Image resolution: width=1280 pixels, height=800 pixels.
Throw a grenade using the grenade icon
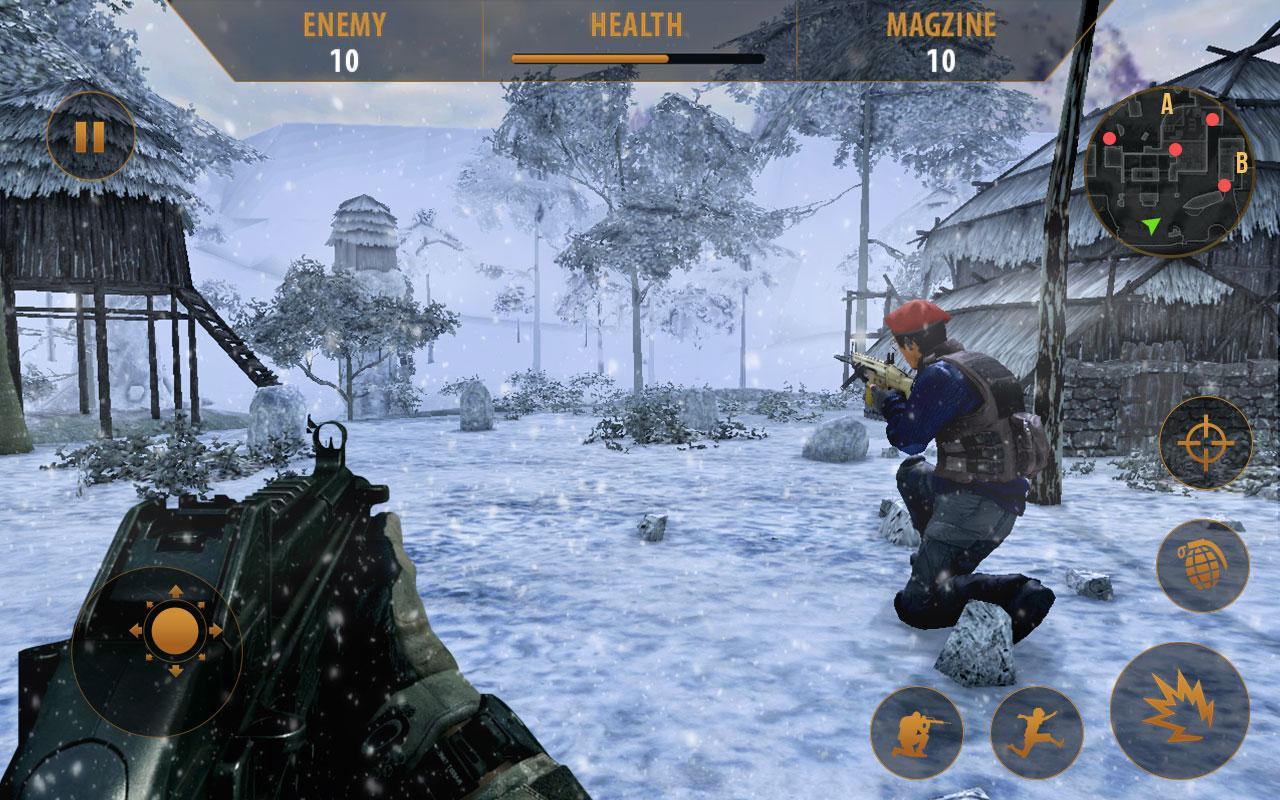tap(1202, 565)
